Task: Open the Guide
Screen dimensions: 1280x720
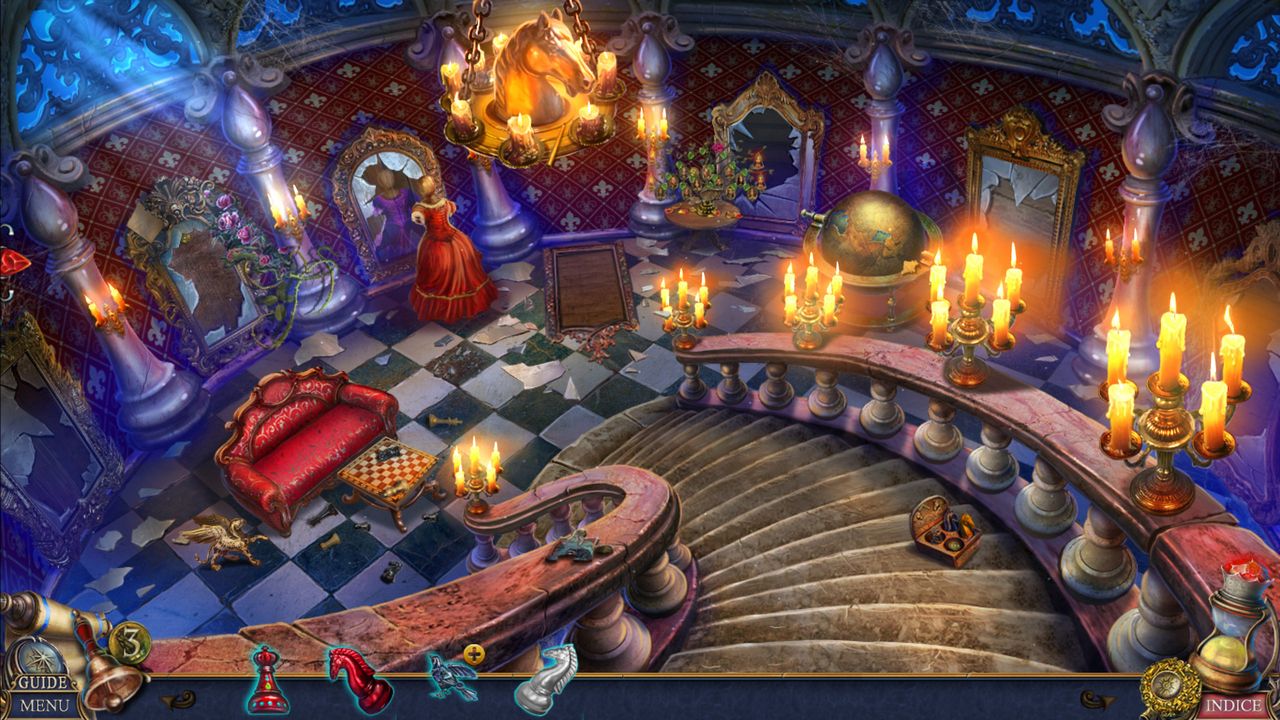Action: tap(42, 683)
